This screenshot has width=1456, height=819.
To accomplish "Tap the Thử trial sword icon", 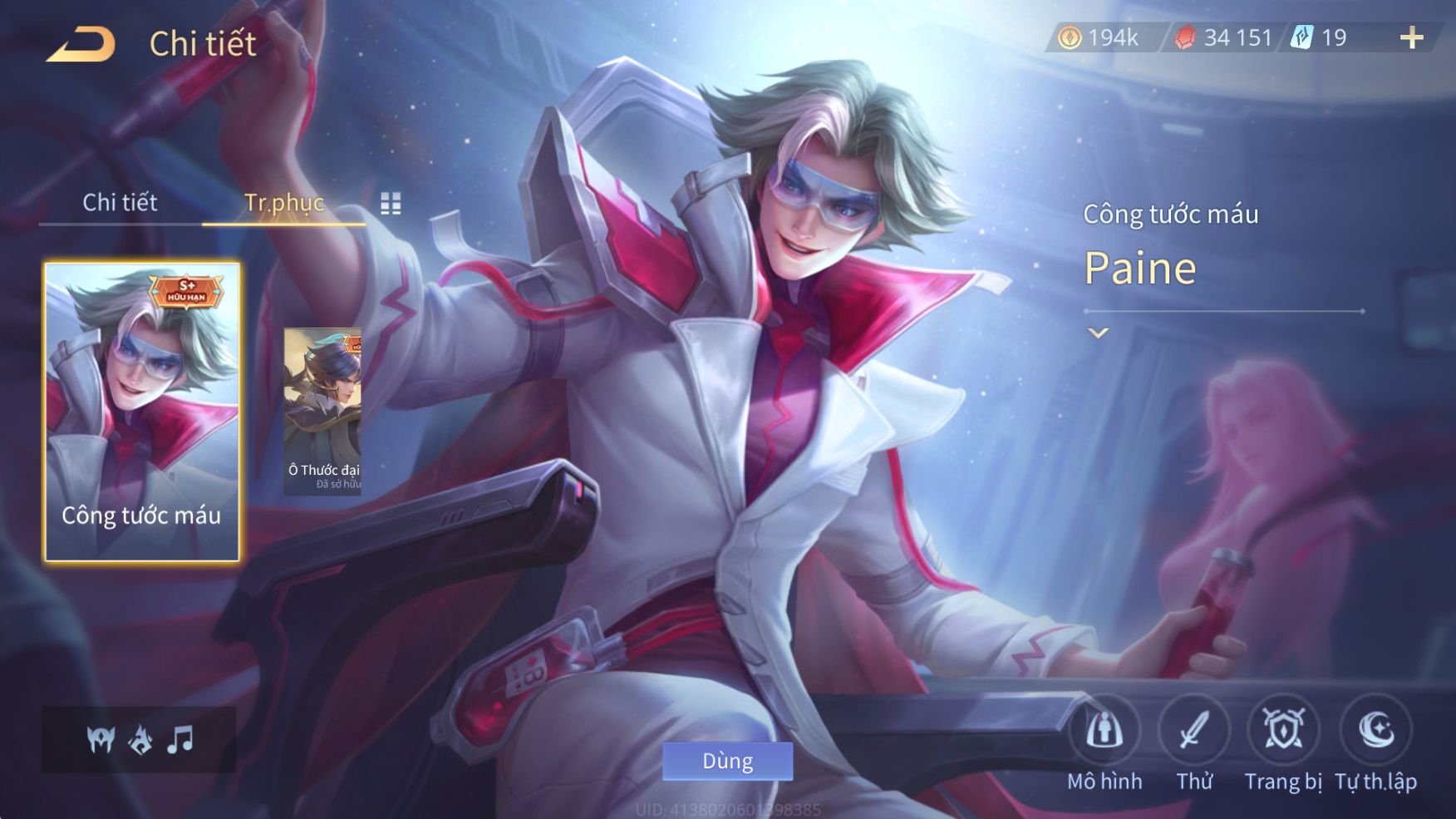I will [1194, 732].
